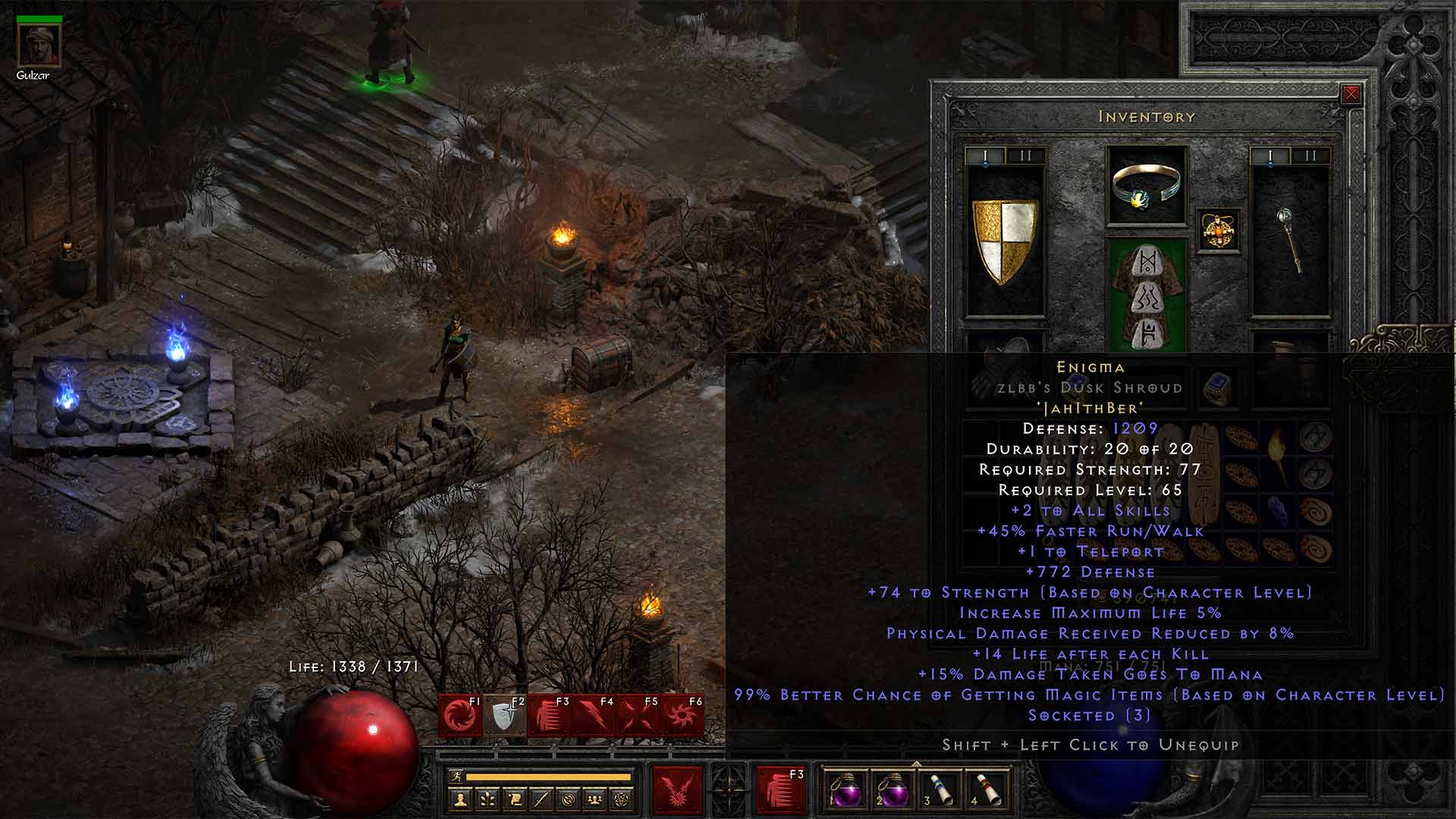The height and width of the screenshot is (819, 1456).
Task: Choose the F4 lightning bolt skill
Action: tap(595, 715)
